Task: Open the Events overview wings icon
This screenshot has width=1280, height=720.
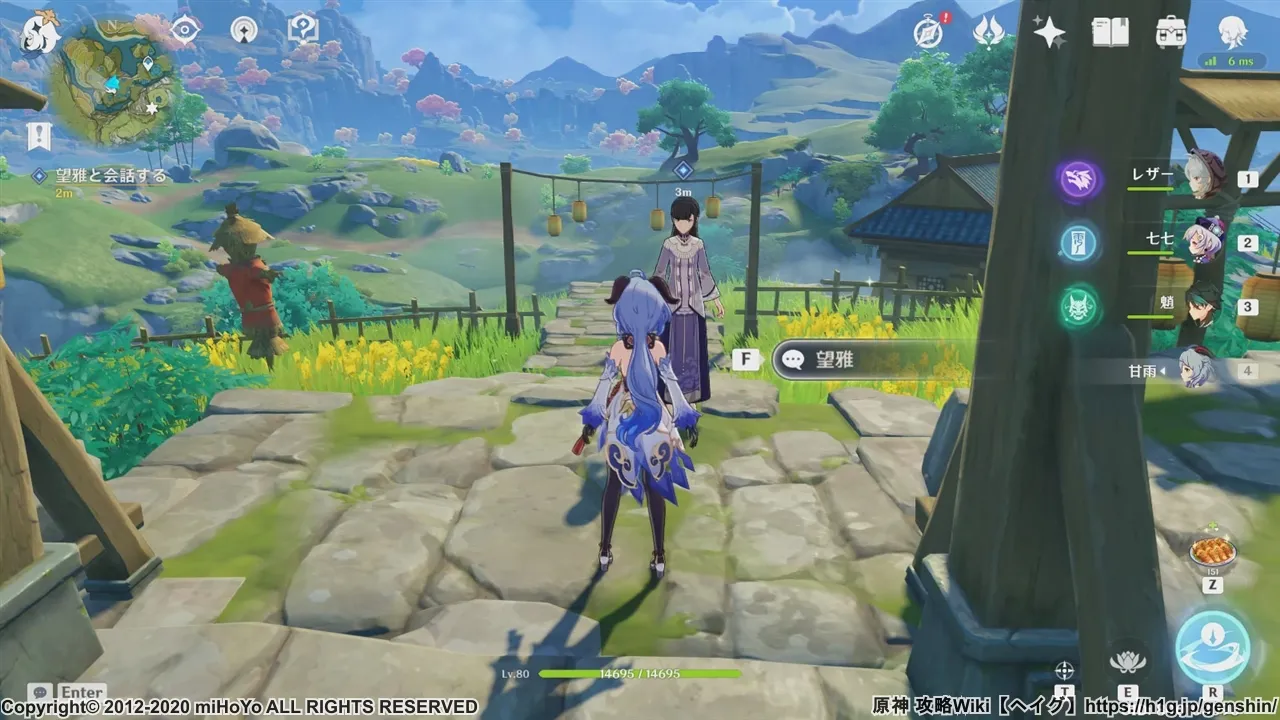Action: (x=990, y=33)
